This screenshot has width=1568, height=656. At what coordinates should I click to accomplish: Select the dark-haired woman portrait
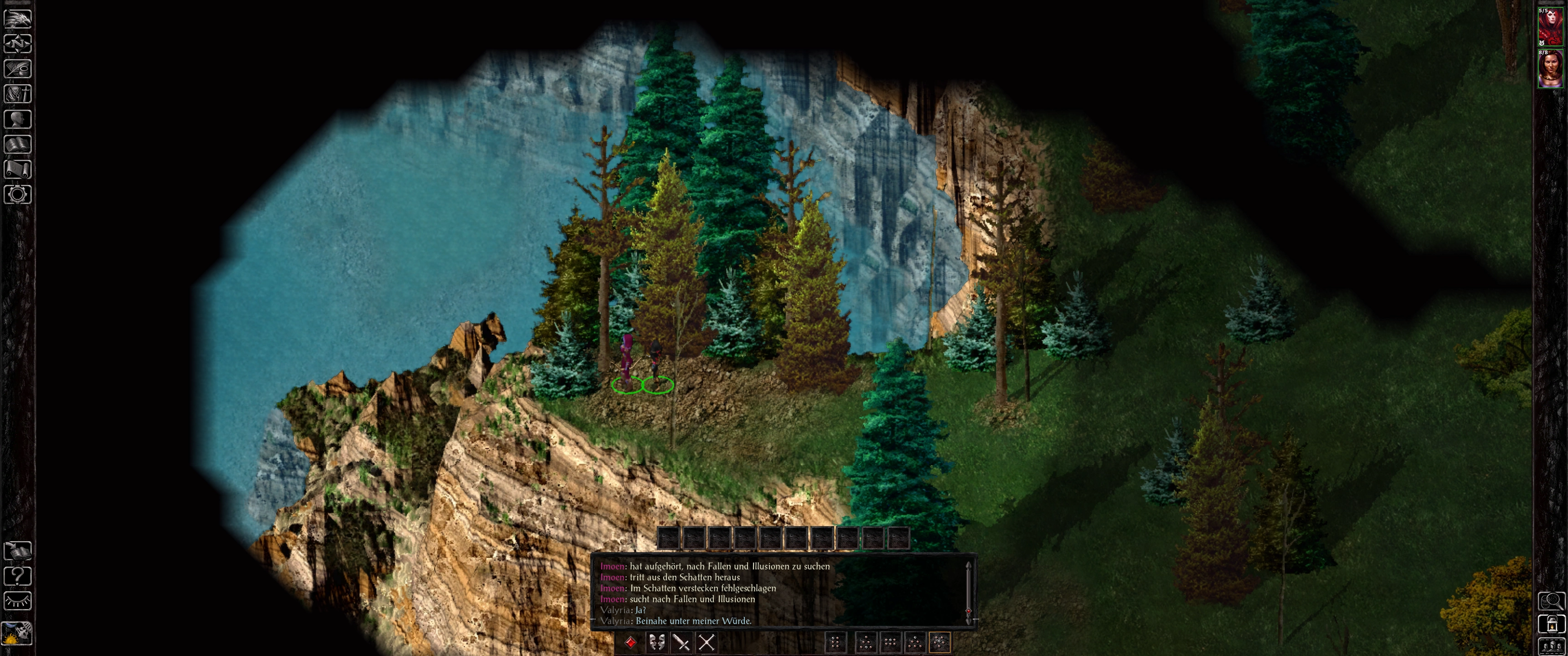coord(1550,69)
